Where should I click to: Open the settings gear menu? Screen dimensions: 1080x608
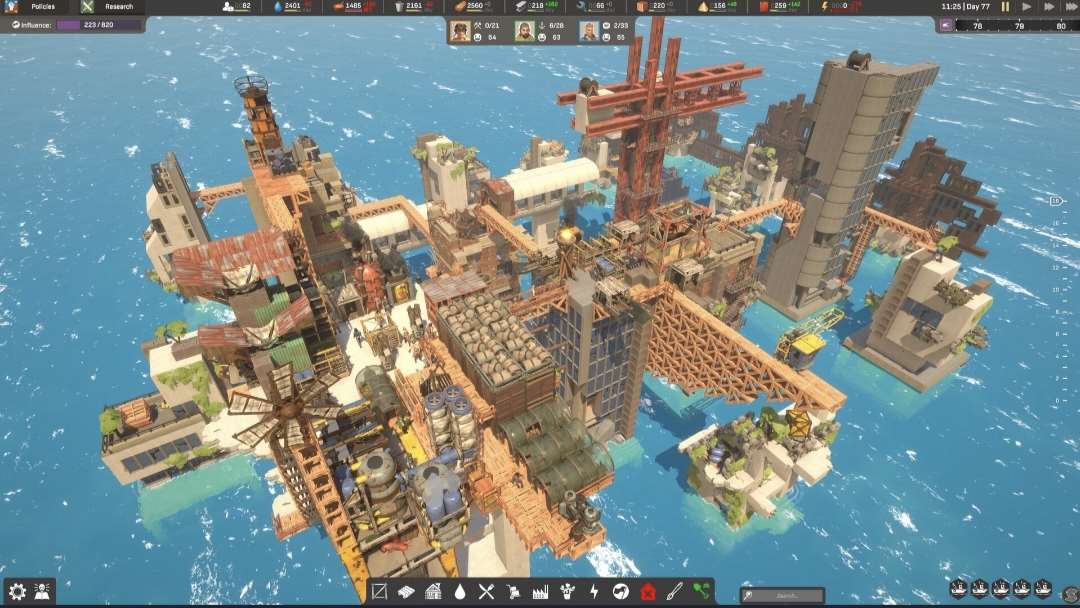(x=17, y=591)
